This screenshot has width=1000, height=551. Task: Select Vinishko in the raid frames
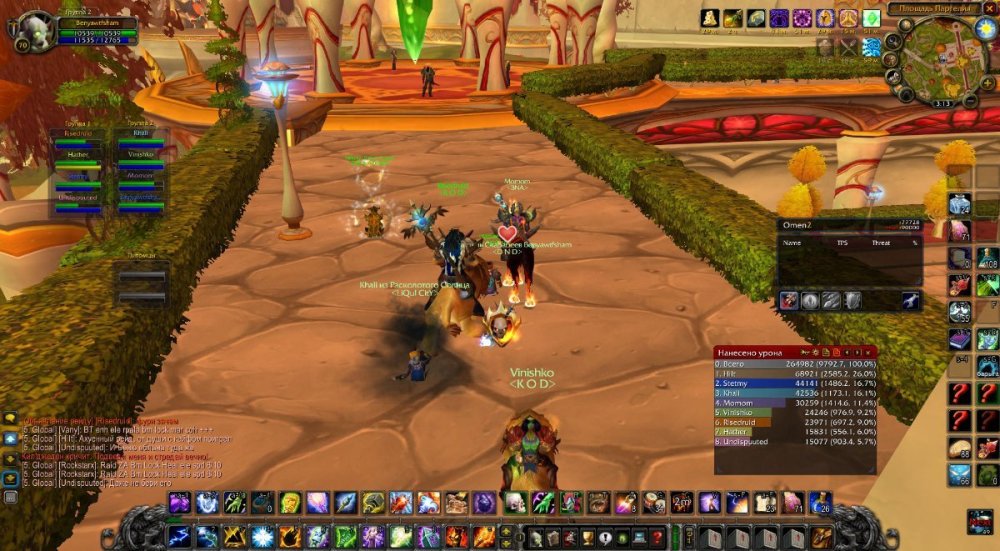[x=140, y=155]
